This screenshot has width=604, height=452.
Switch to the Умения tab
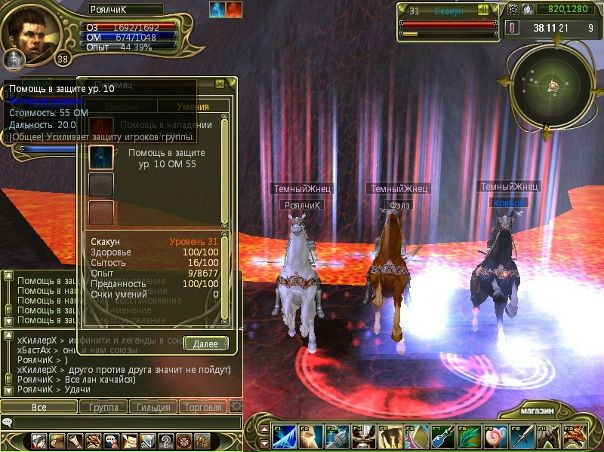(193, 106)
